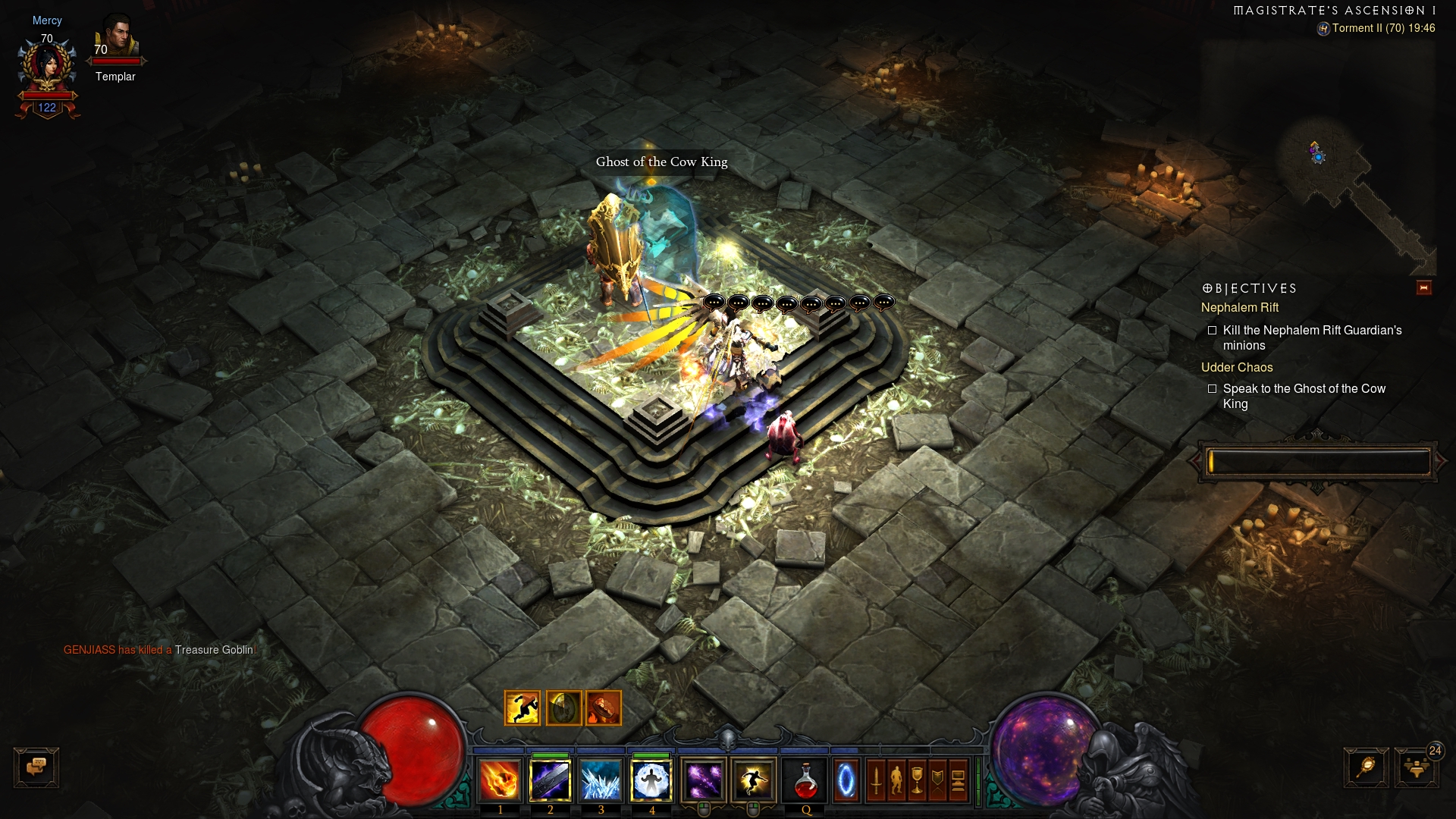Select the Templar follower portrait
Screen dimensions: 1456x819
116,36
